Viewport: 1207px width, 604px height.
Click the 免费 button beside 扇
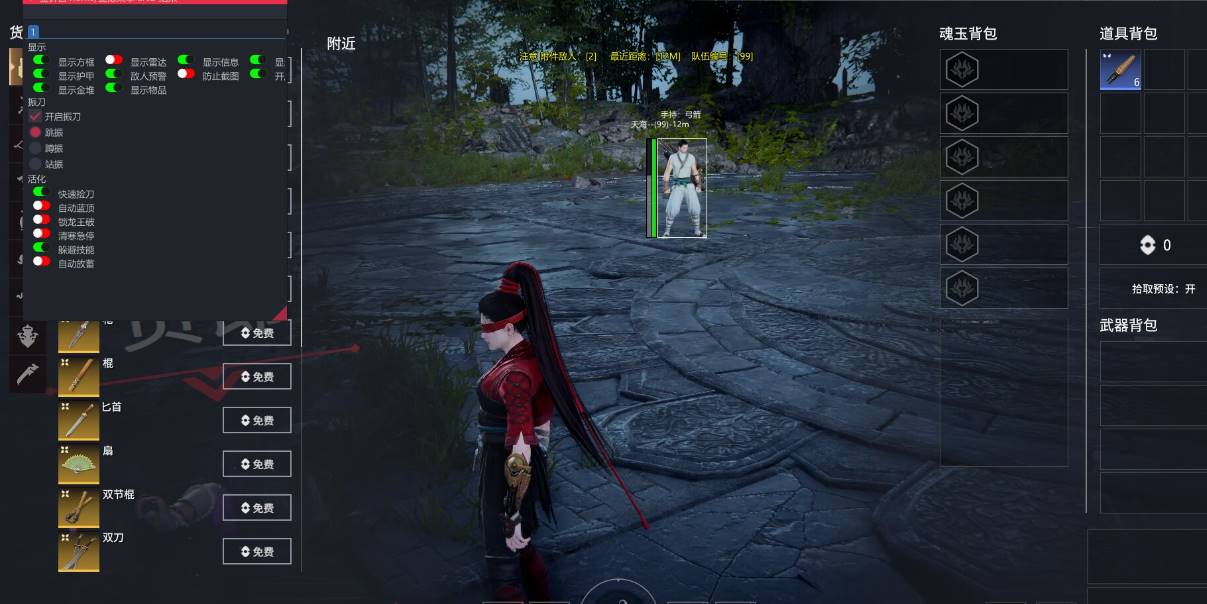pos(257,464)
